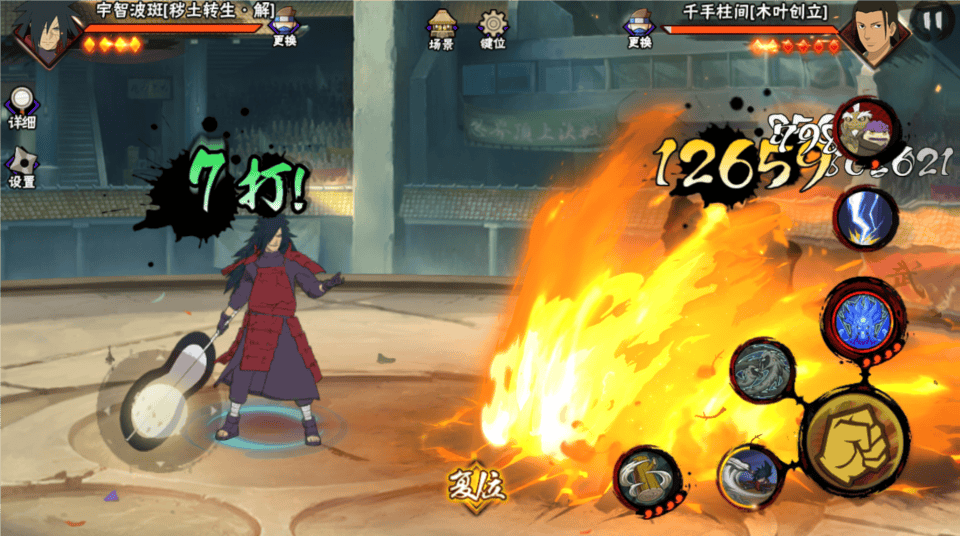
Task: Tap 更换 beside Senju Hashirama's name
Action: pos(639,27)
